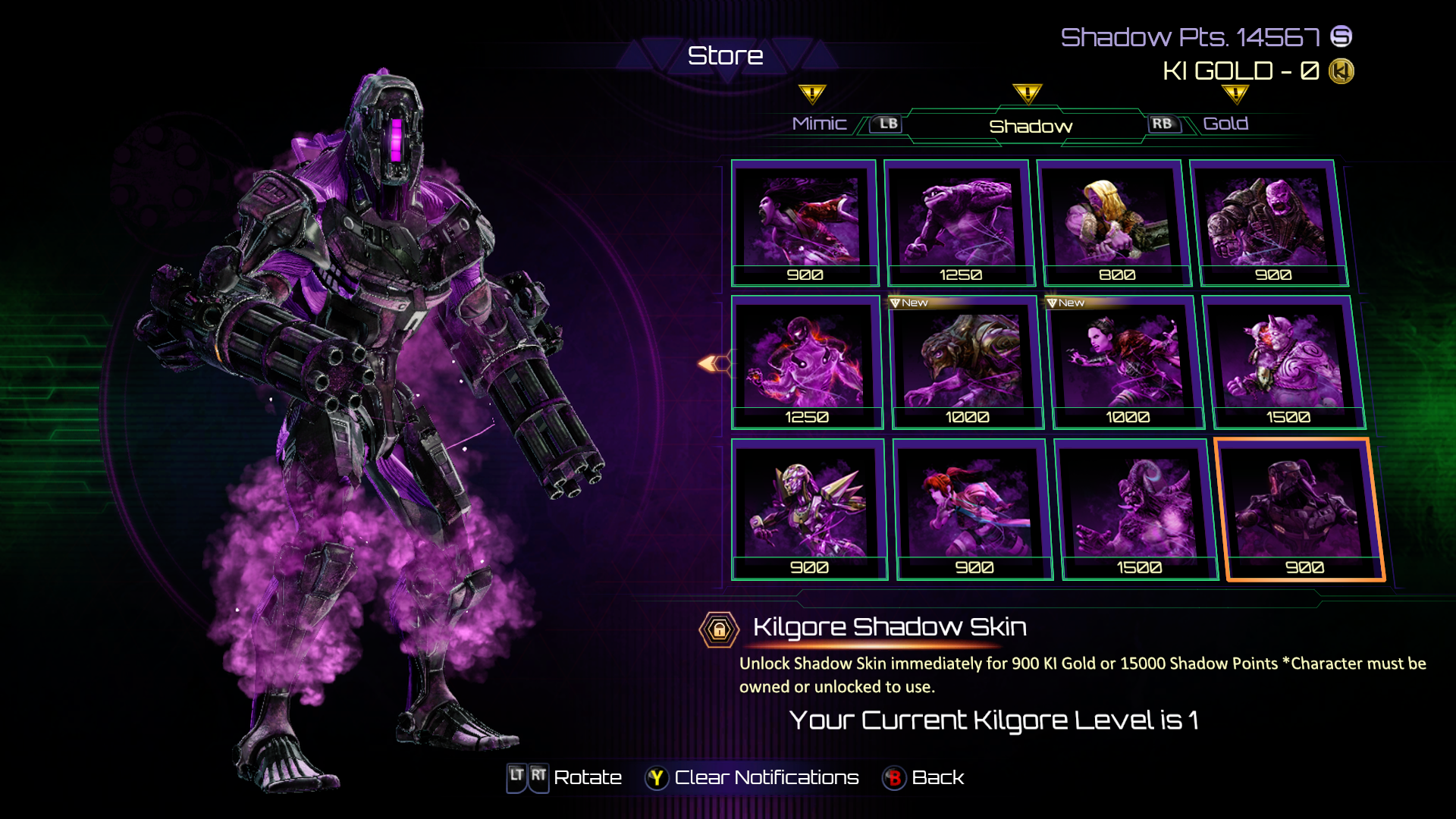
Task: Select the Shadow store tab
Action: (x=1030, y=127)
